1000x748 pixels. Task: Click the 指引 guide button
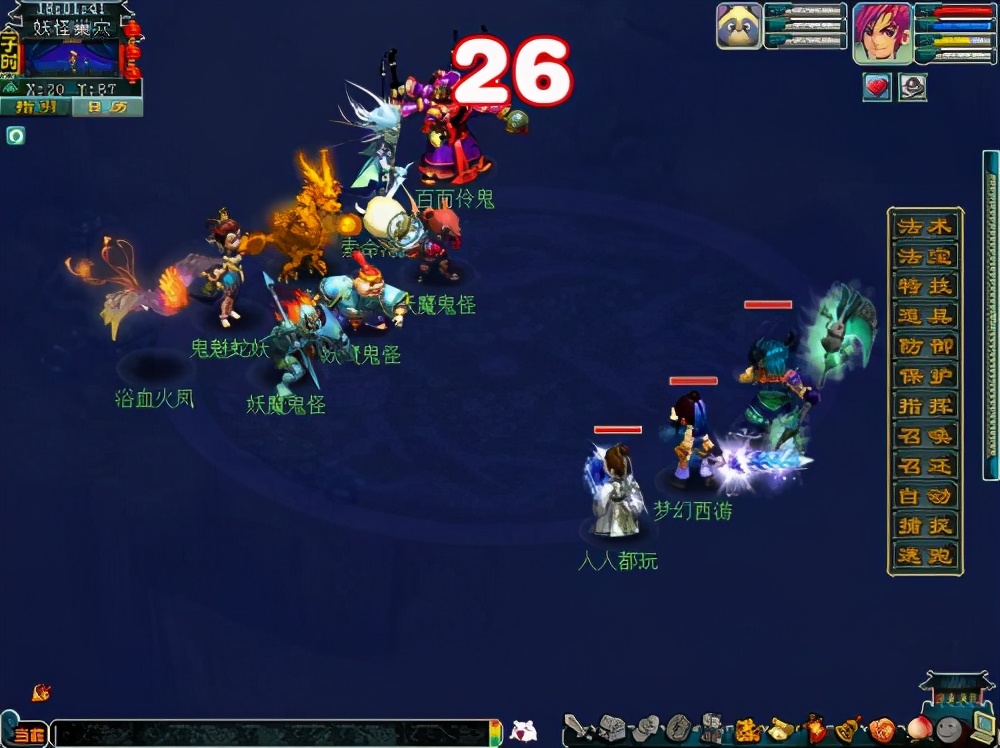coord(35,107)
